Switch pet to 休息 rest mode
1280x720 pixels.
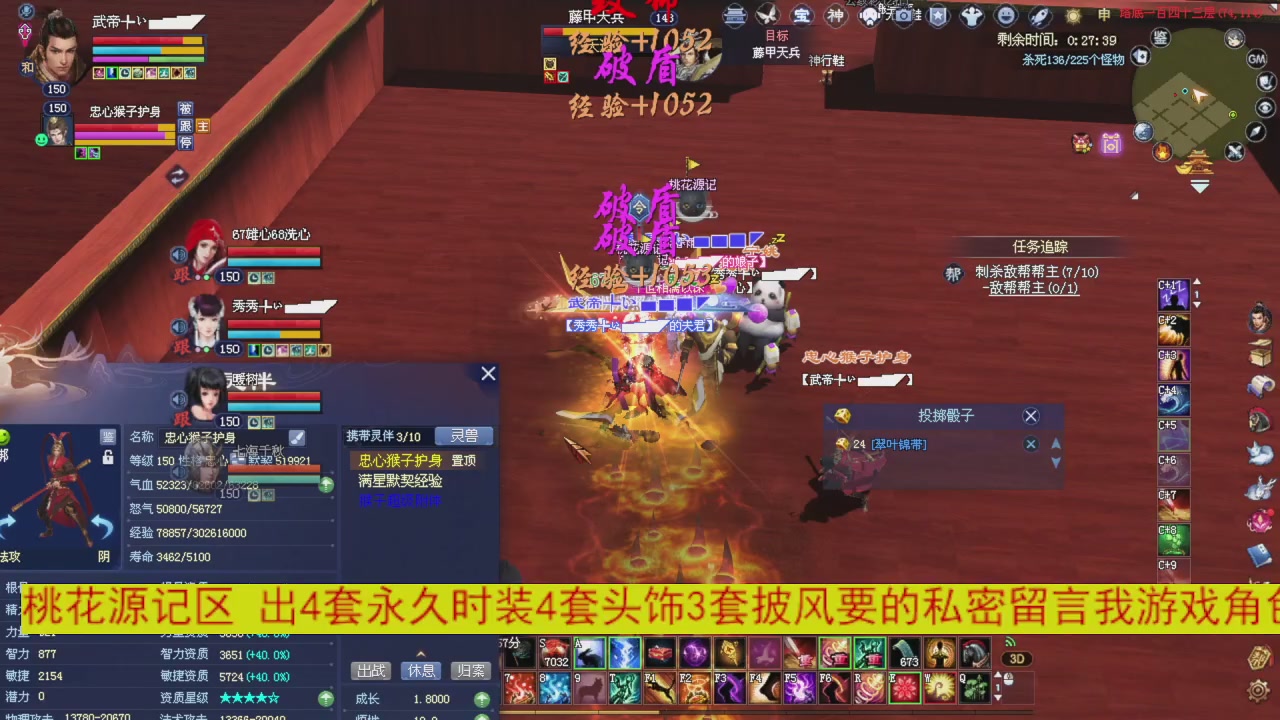pyautogui.click(x=420, y=669)
